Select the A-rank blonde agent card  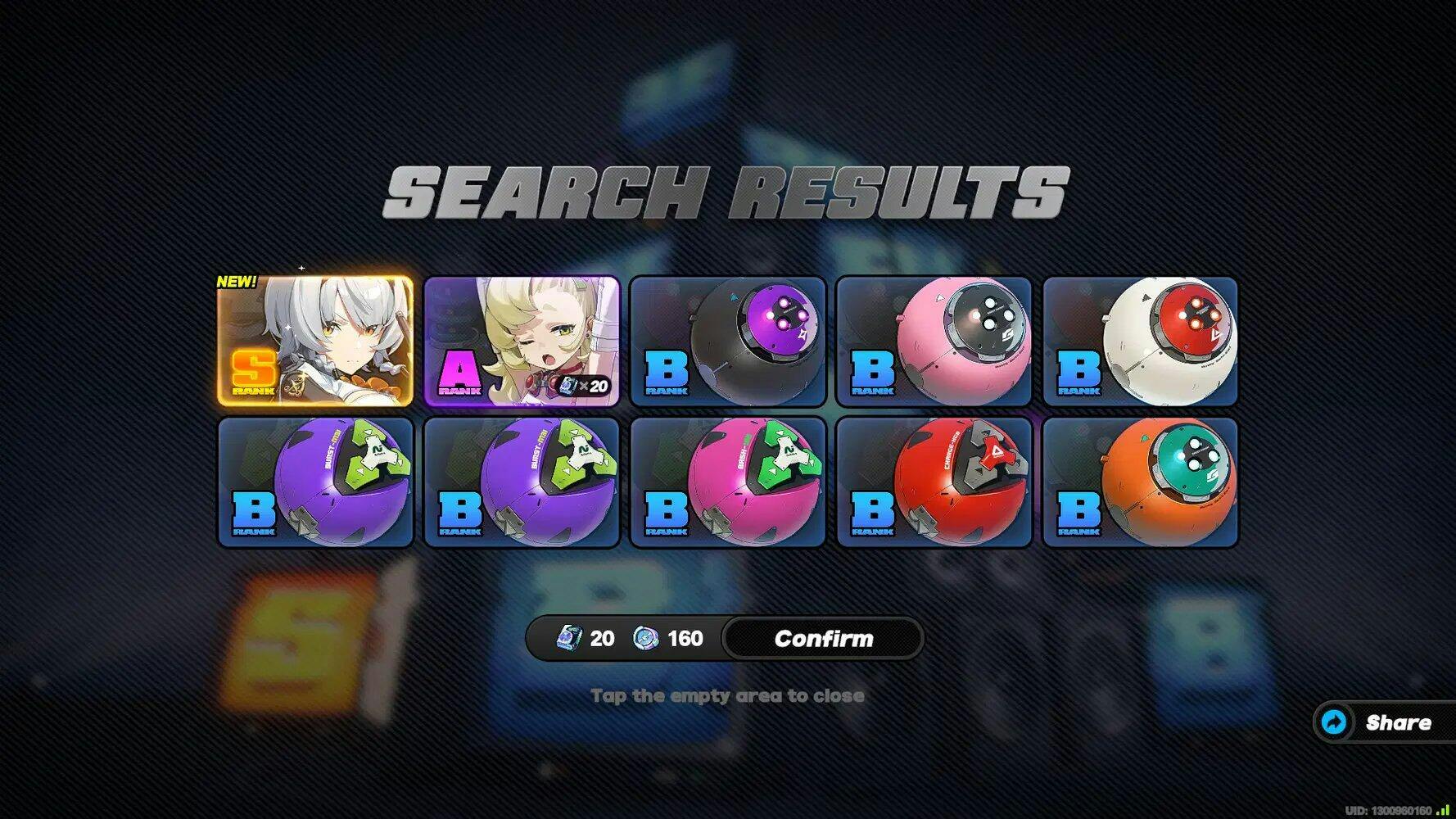click(522, 341)
